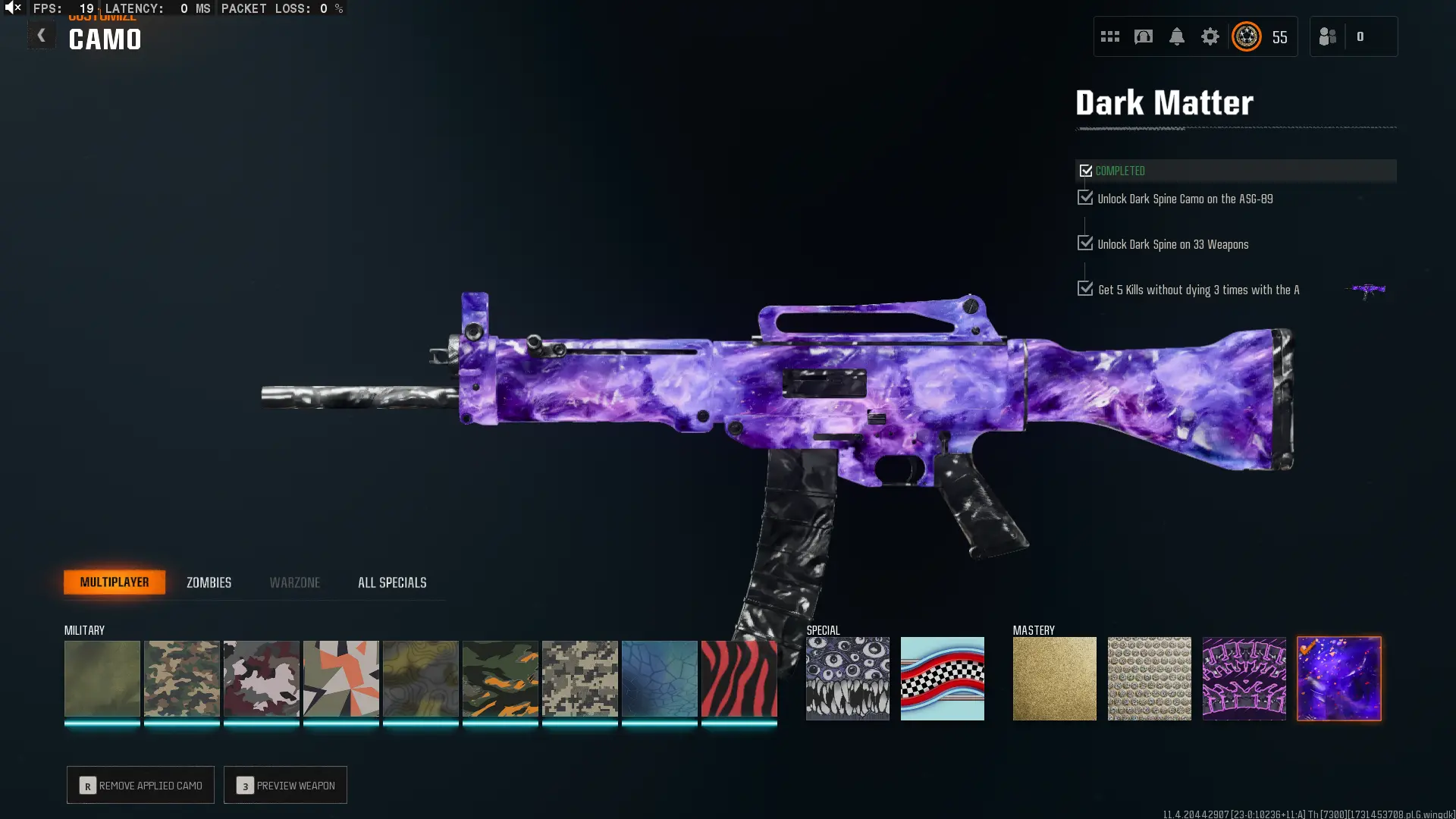Screen dimensions: 1456x819
Task: Select the purple Dark Spine camo
Action: tap(1244, 679)
